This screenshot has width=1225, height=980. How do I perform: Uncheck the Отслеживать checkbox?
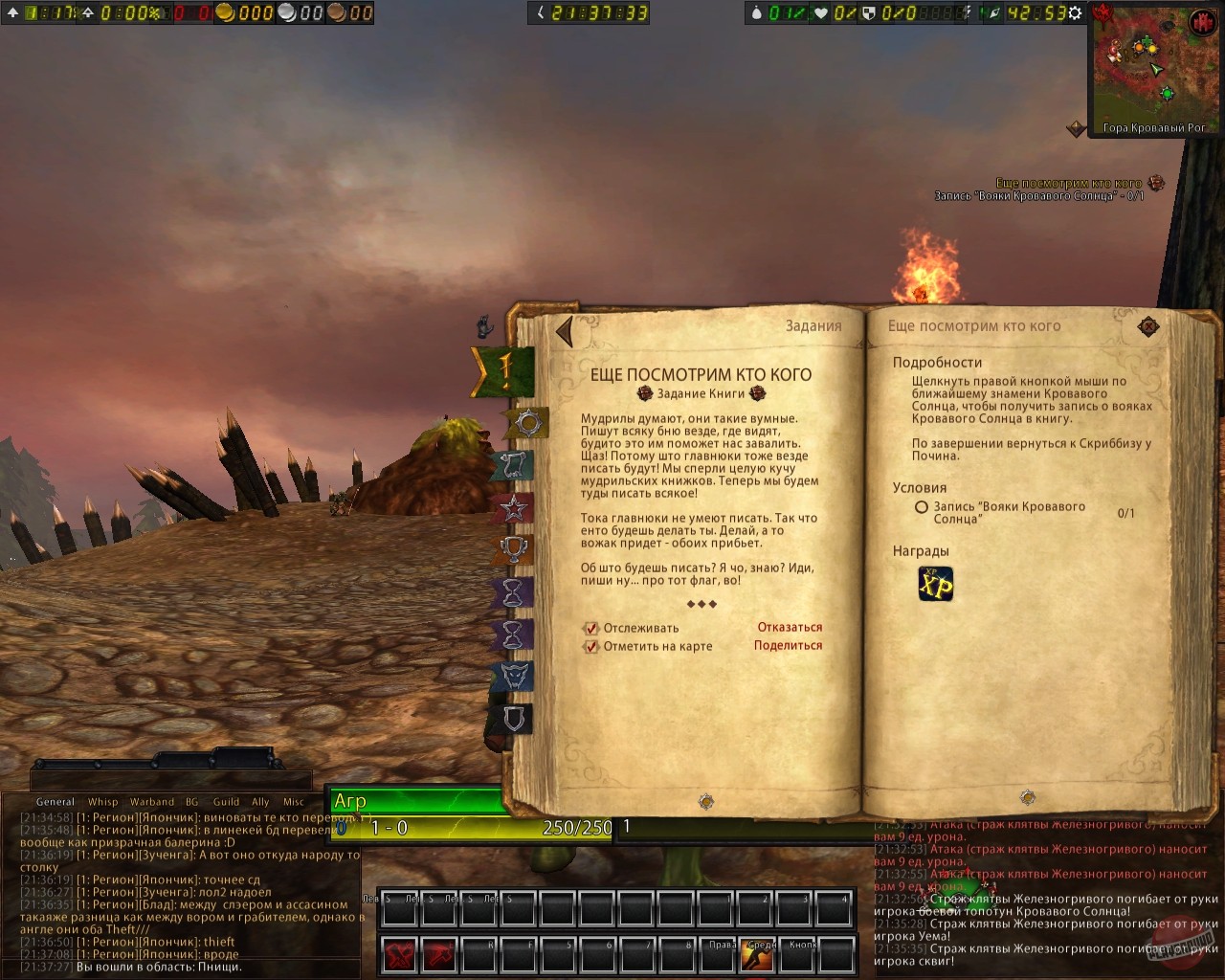(590, 629)
